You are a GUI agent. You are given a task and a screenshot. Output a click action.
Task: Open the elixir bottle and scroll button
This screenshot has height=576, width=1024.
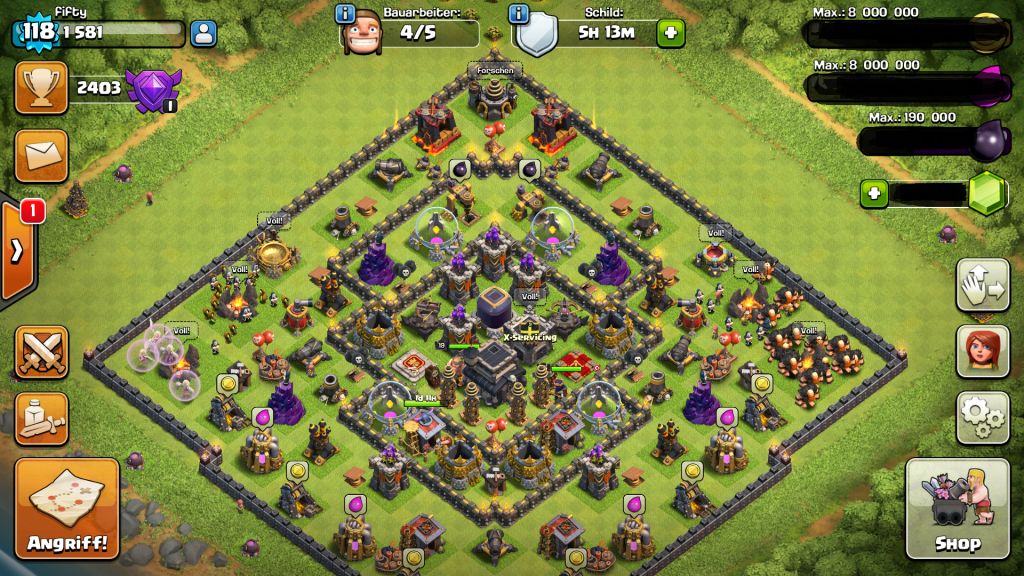(41, 418)
